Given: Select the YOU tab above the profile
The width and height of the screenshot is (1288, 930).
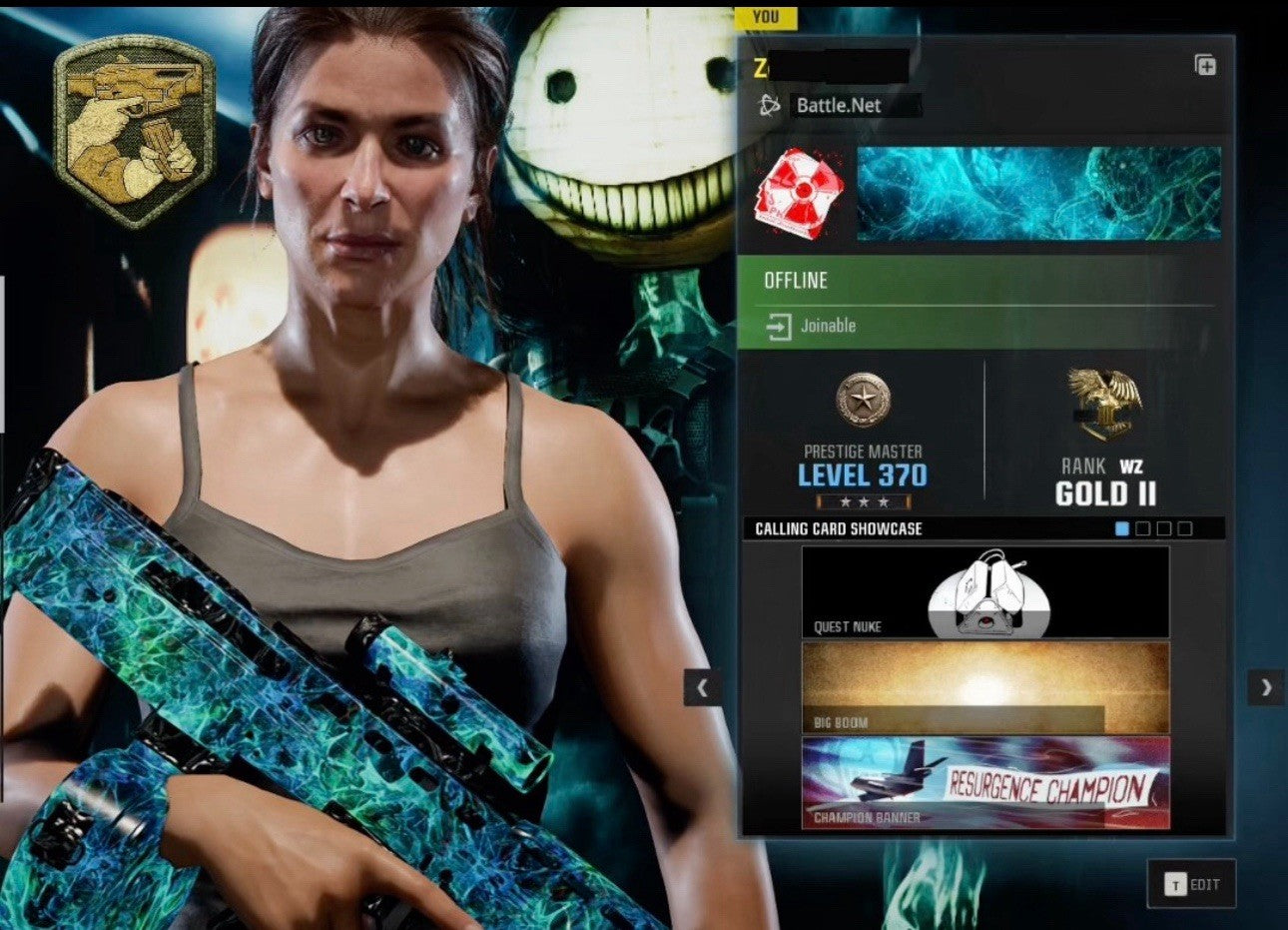Looking at the screenshot, I should [765, 17].
